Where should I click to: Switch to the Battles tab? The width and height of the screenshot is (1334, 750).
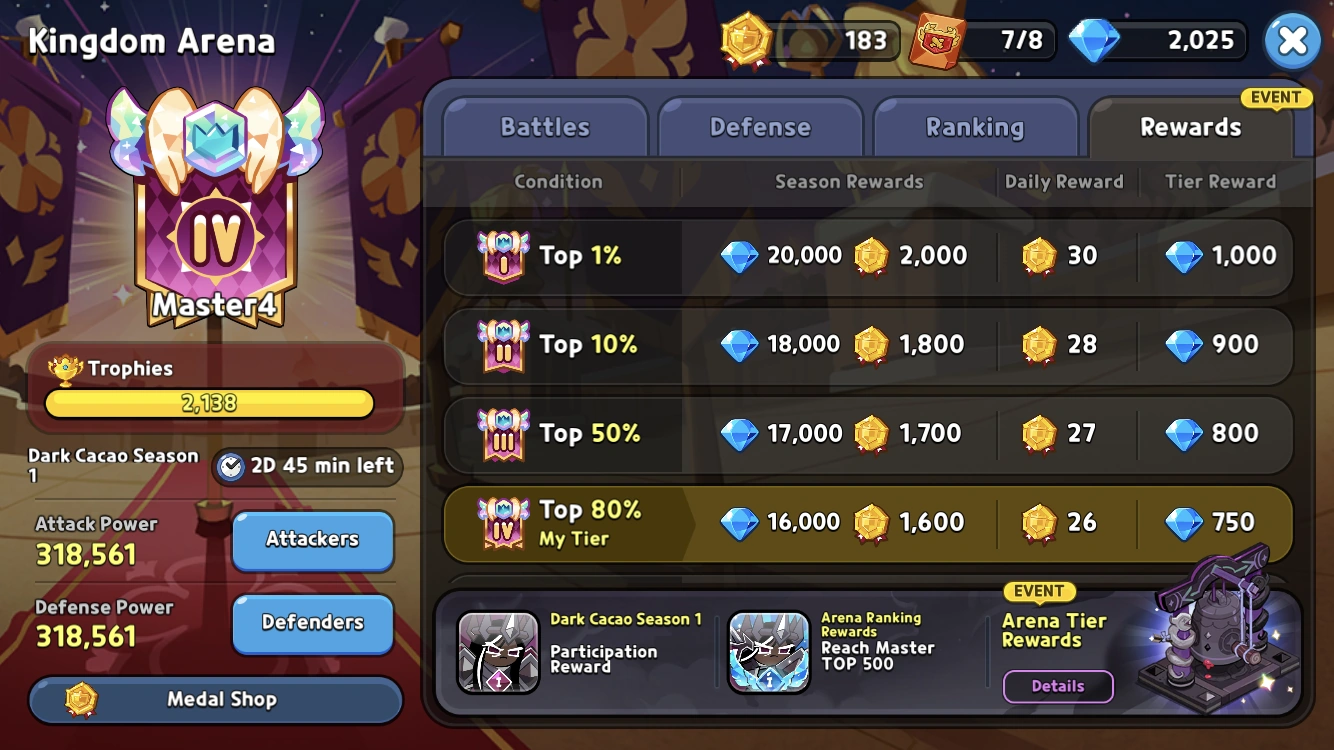pyautogui.click(x=543, y=127)
